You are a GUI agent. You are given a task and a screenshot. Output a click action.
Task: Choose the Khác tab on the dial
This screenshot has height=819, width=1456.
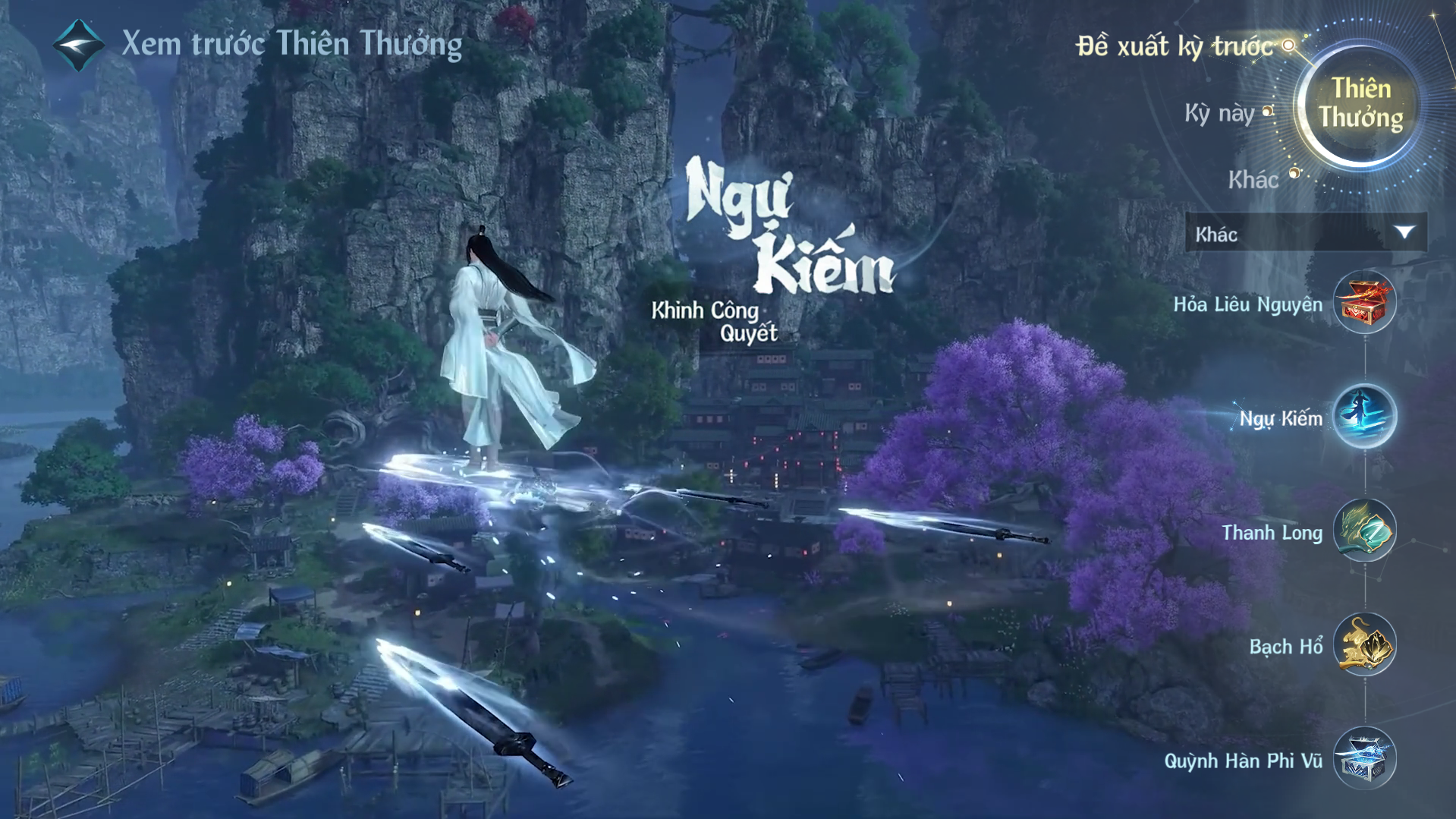coord(1253,179)
